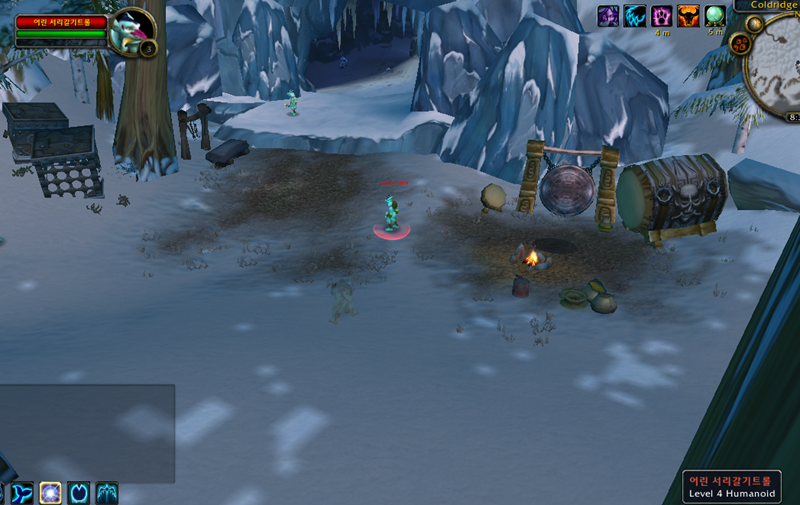Select the purple hooded figure buff icon

608,16
